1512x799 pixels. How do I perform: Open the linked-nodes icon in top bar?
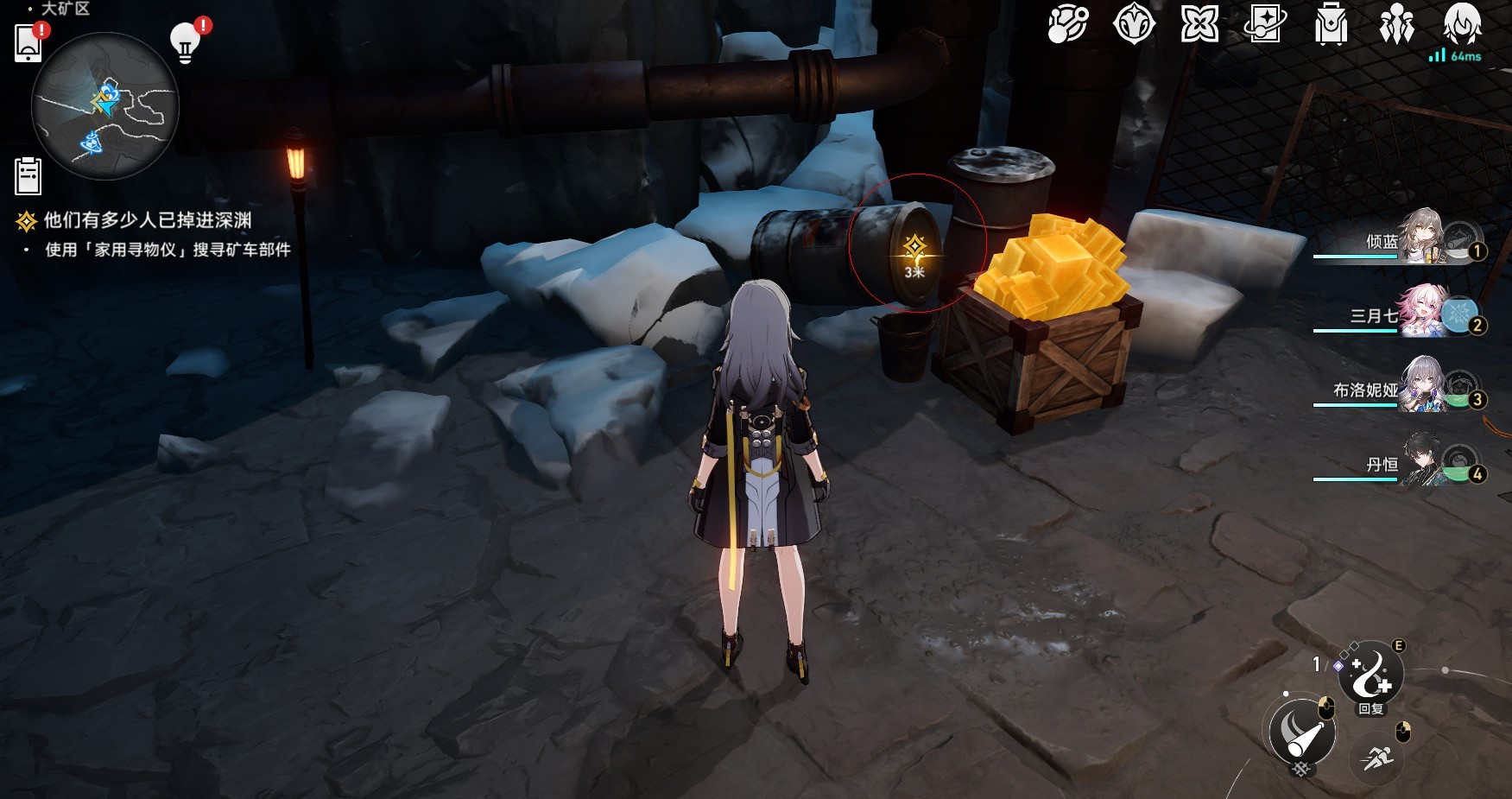pyautogui.click(x=1067, y=24)
